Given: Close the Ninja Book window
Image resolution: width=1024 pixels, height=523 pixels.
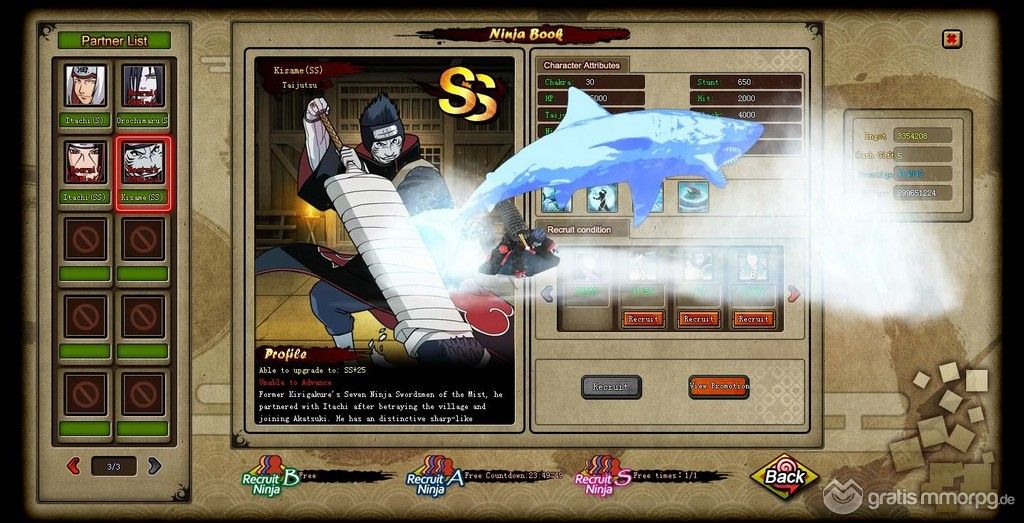Looking at the screenshot, I should (x=952, y=39).
